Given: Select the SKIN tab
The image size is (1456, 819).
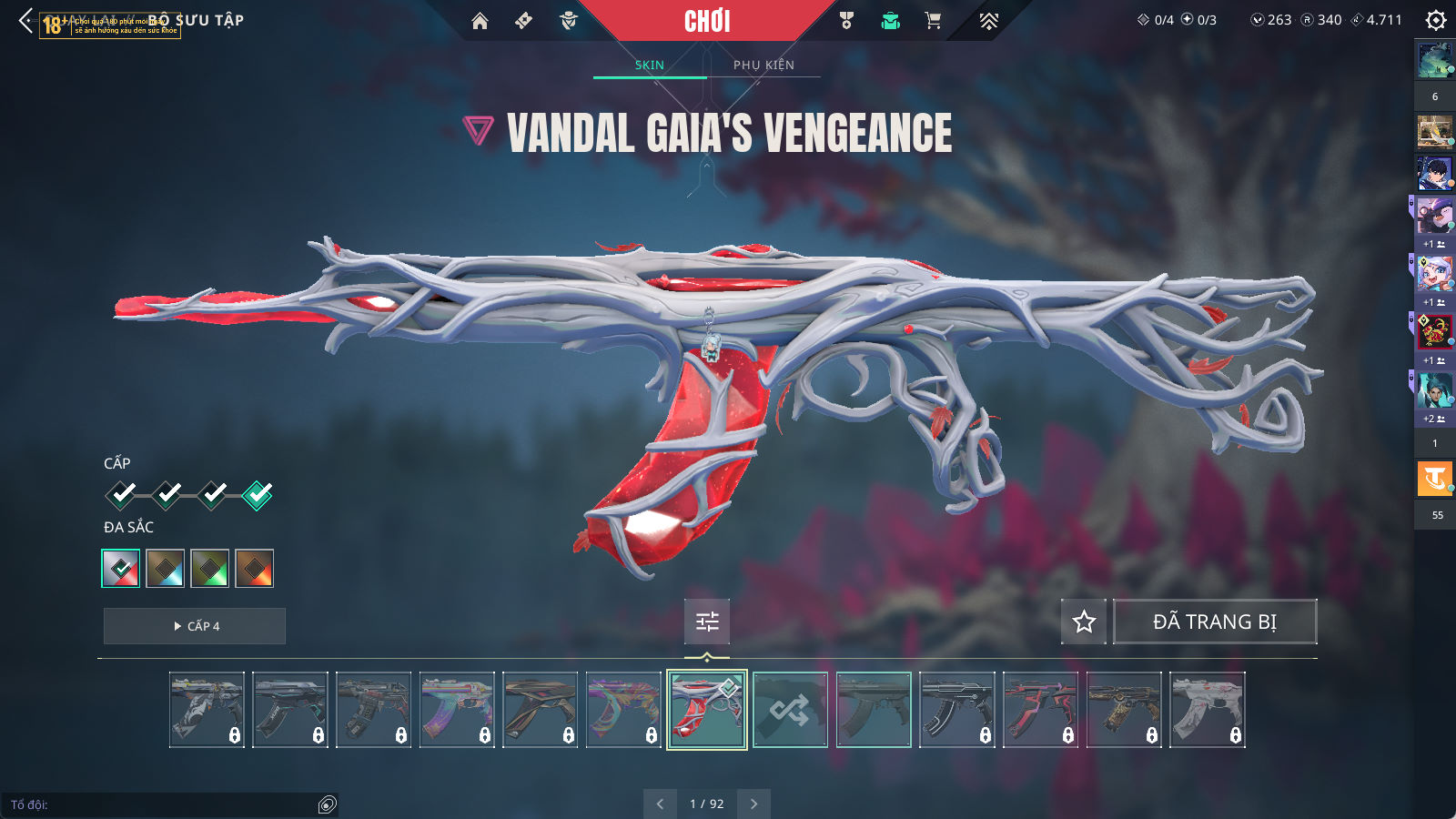Looking at the screenshot, I should 649,65.
